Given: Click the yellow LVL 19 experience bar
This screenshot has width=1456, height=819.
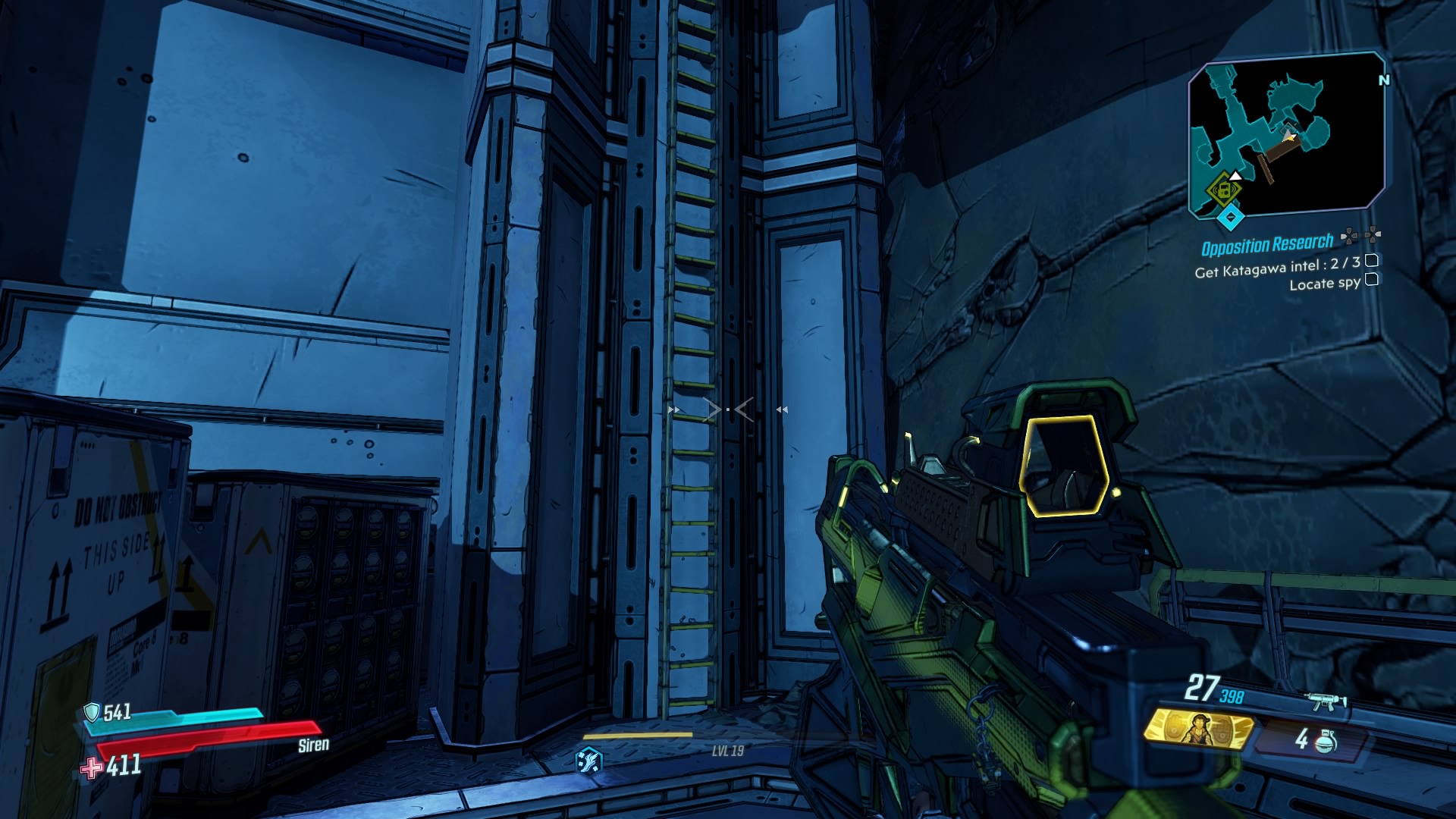Looking at the screenshot, I should coord(637,733).
